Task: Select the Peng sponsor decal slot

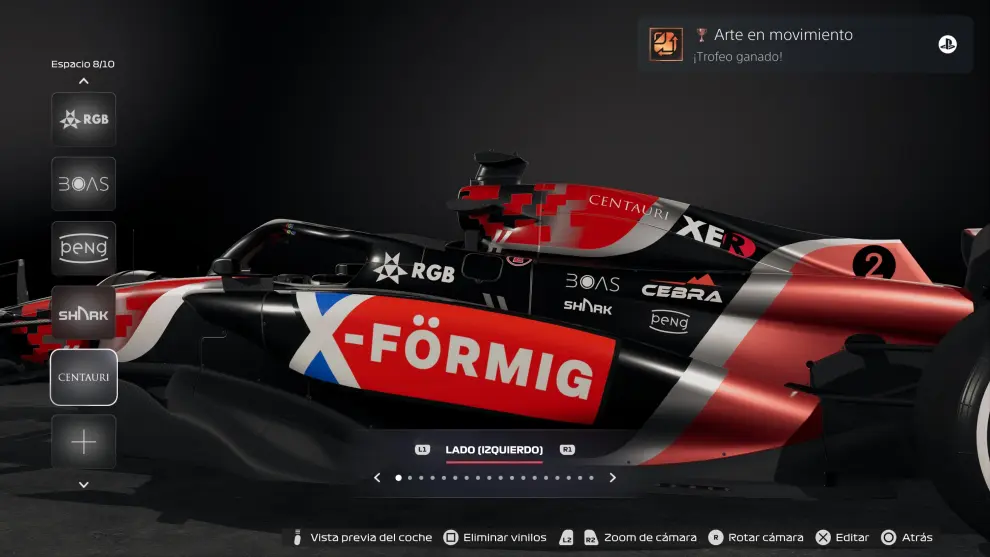Action: pyautogui.click(x=84, y=248)
